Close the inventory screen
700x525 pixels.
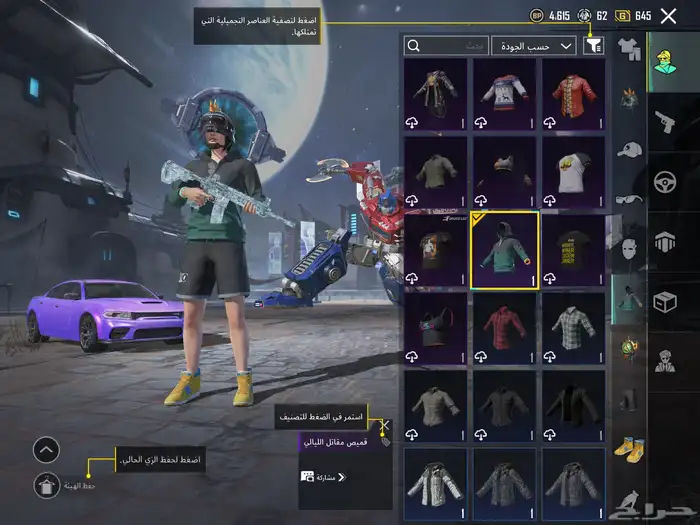click(x=669, y=15)
